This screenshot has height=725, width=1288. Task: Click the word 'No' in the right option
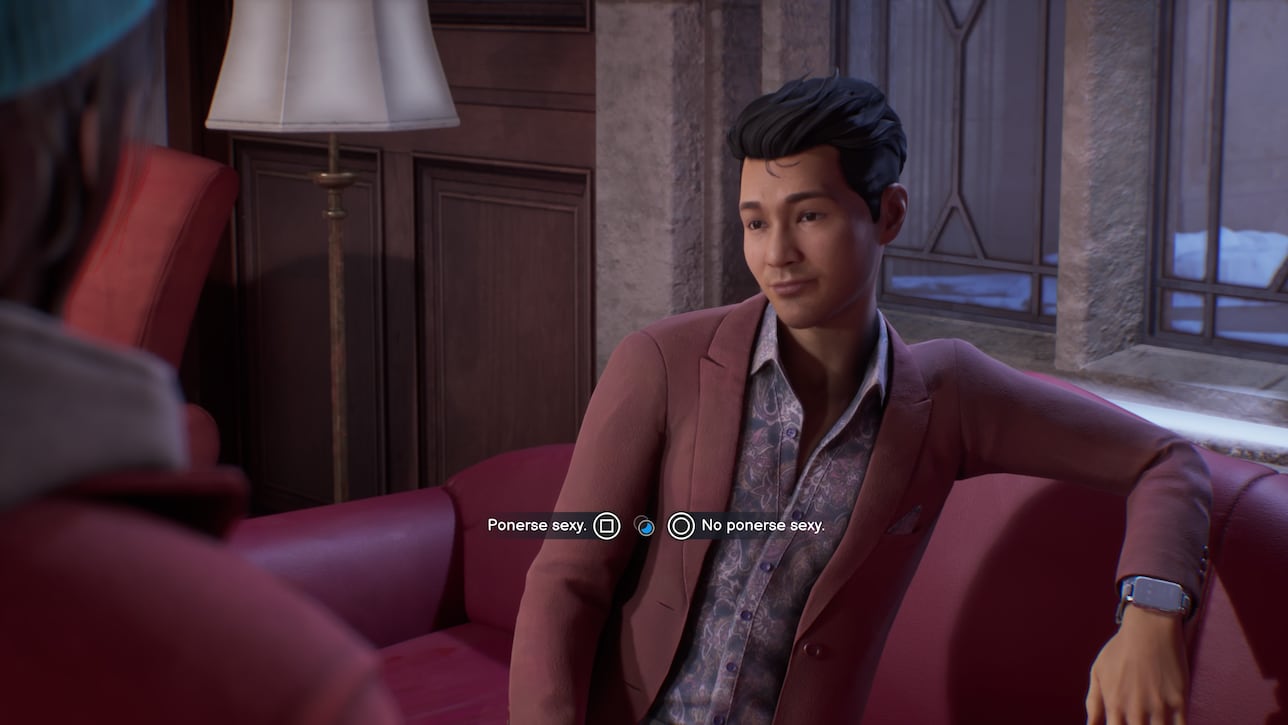tap(712, 524)
